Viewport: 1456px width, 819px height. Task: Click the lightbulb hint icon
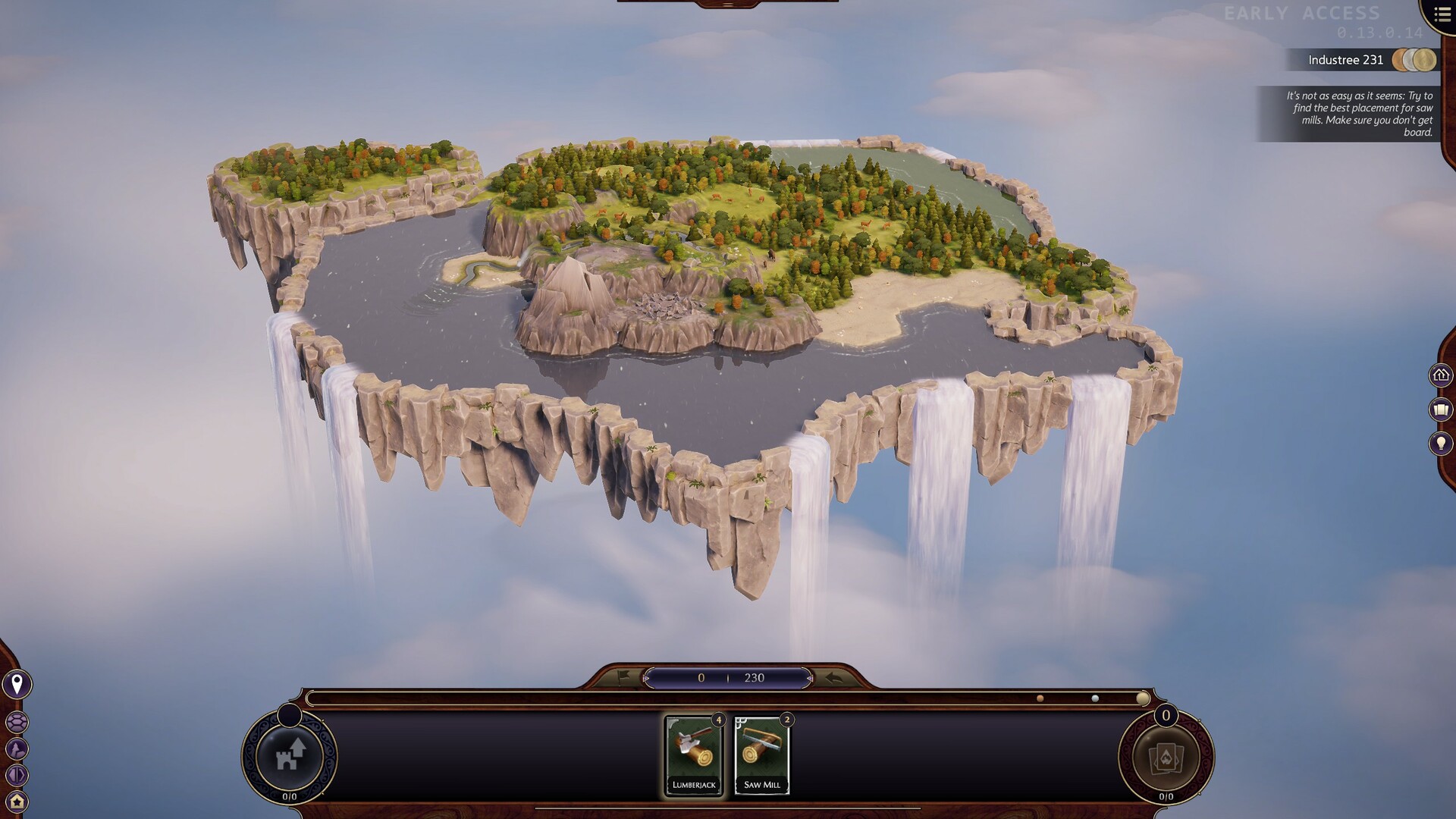pos(1439,442)
